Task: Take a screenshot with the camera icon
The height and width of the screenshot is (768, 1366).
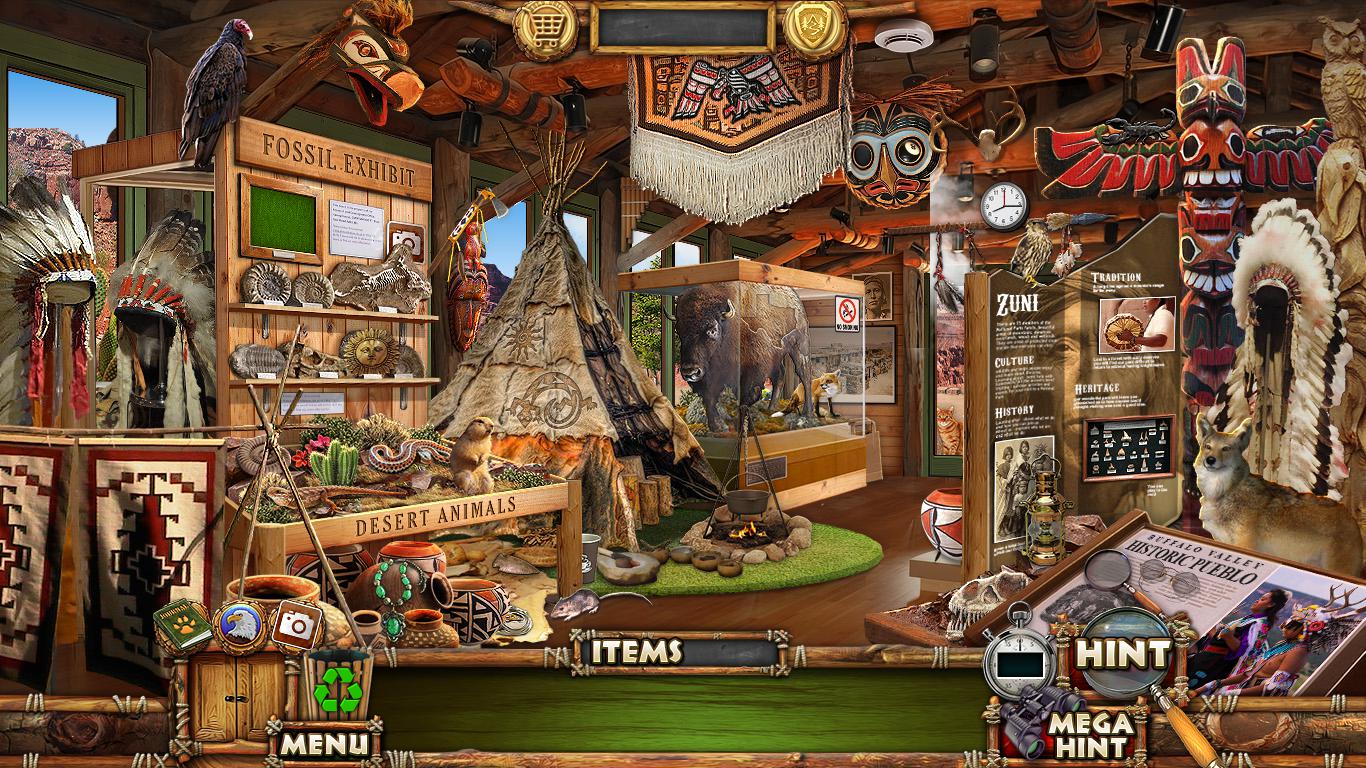Action: click(295, 625)
